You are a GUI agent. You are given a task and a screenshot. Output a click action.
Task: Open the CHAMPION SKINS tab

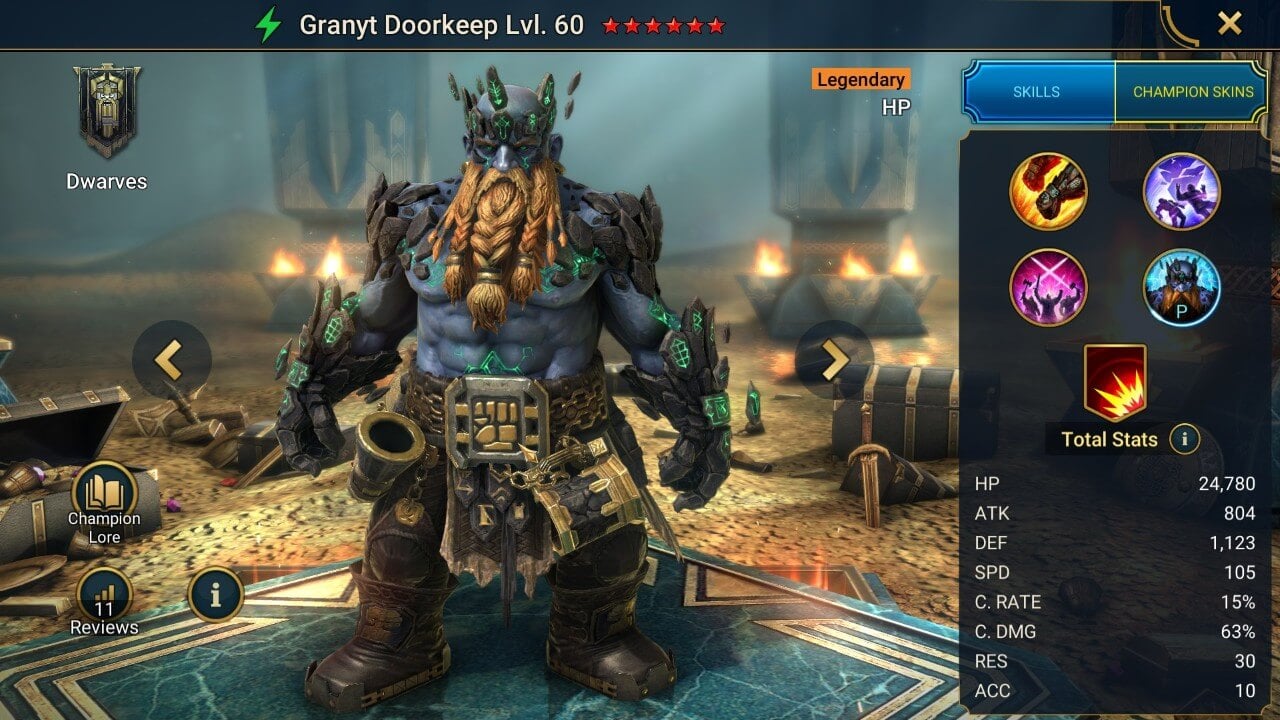pos(1193,91)
